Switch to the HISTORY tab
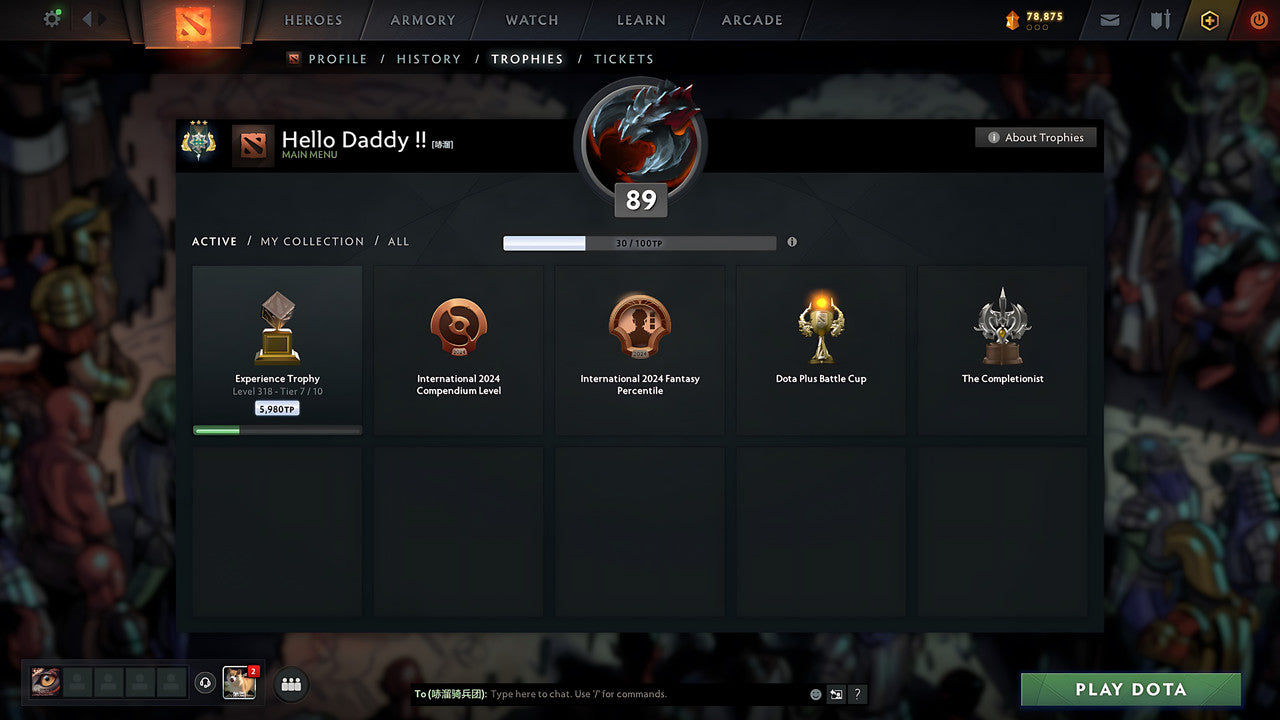Screen dimensions: 1280x720 [x=428, y=59]
